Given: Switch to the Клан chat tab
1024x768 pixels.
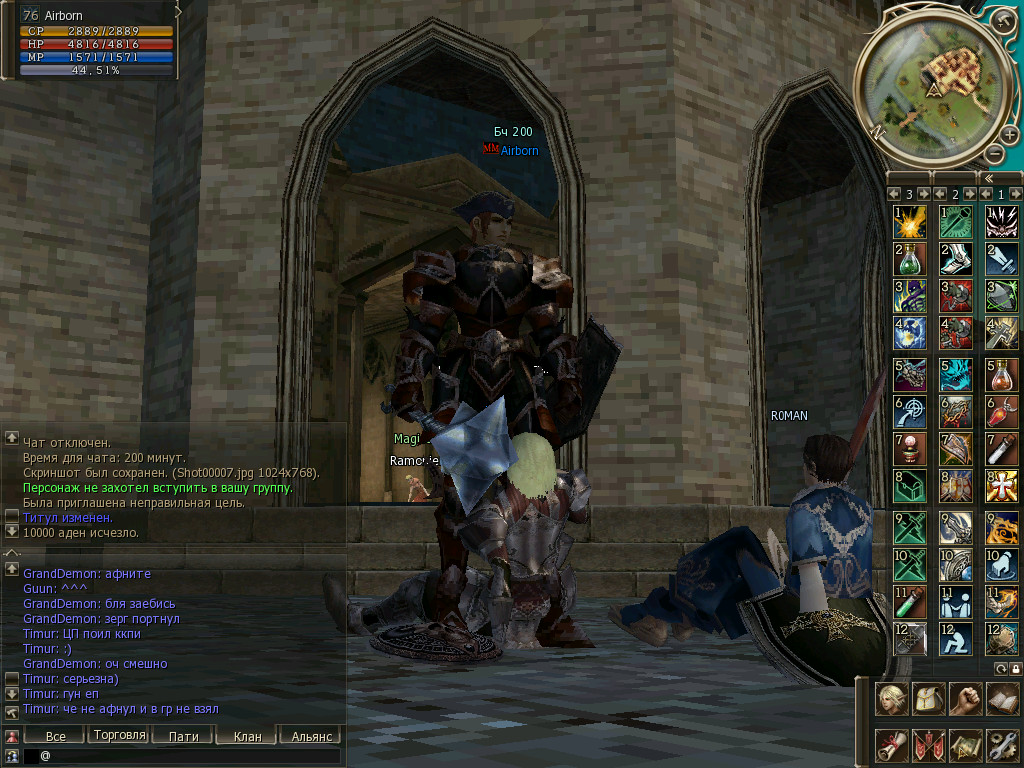Looking at the screenshot, I should click(x=247, y=736).
